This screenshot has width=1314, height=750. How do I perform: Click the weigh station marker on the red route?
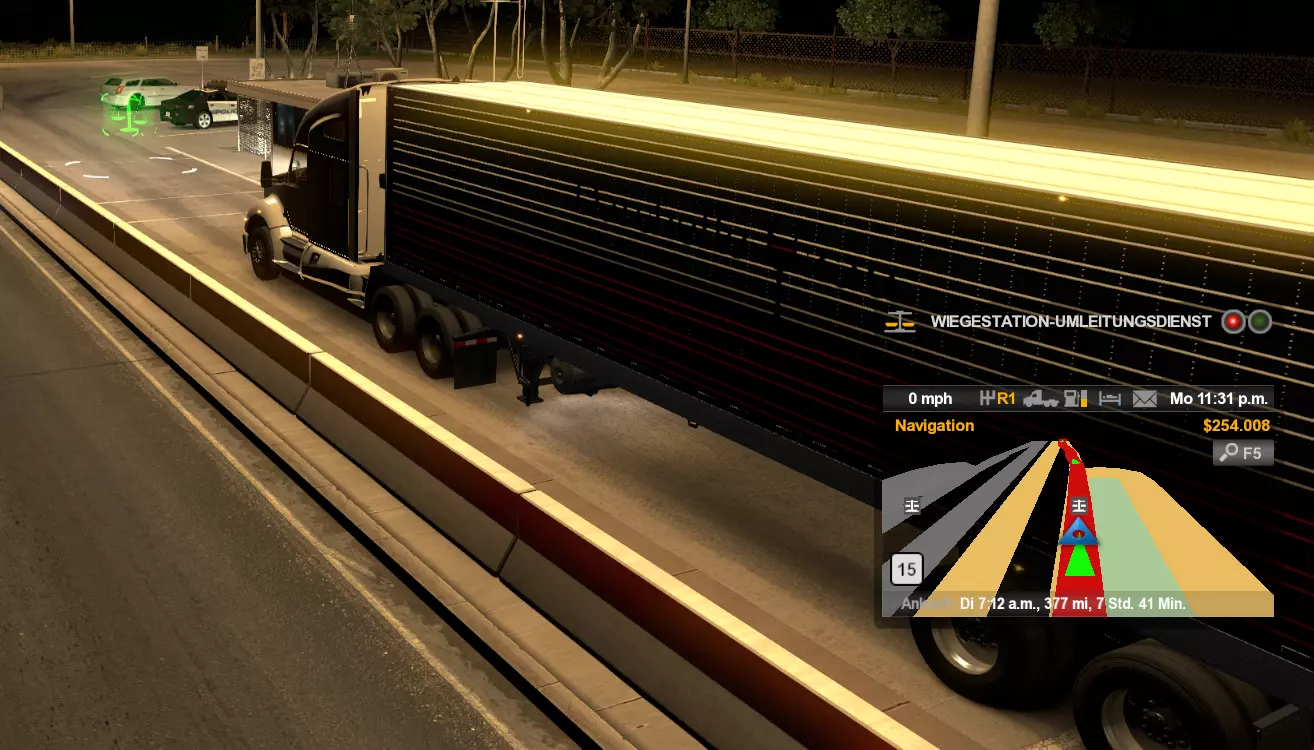(x=1079, y=505)
